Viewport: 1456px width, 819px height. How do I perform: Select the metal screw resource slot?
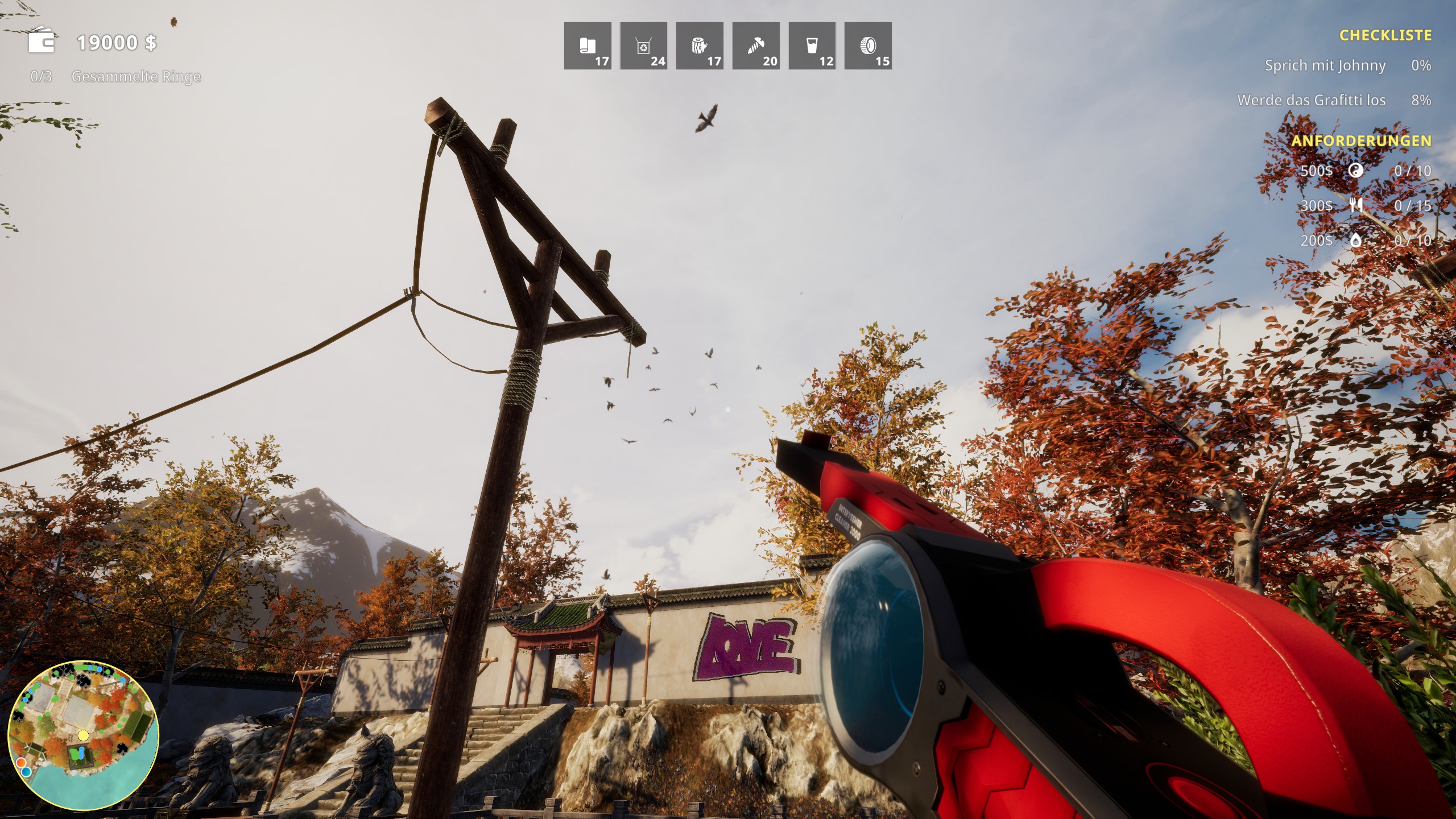(755, 46)
